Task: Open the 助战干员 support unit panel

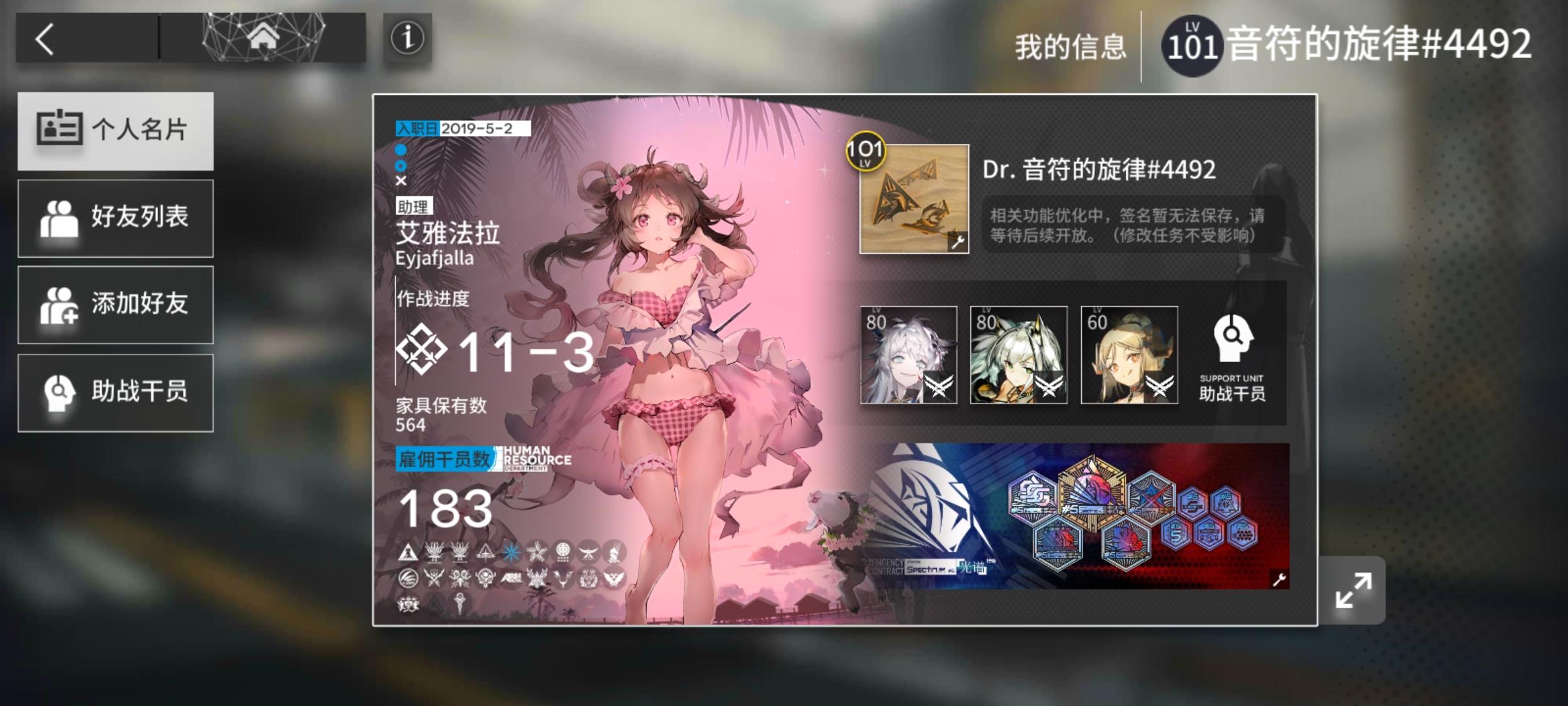Action: (x=116, y=393)
